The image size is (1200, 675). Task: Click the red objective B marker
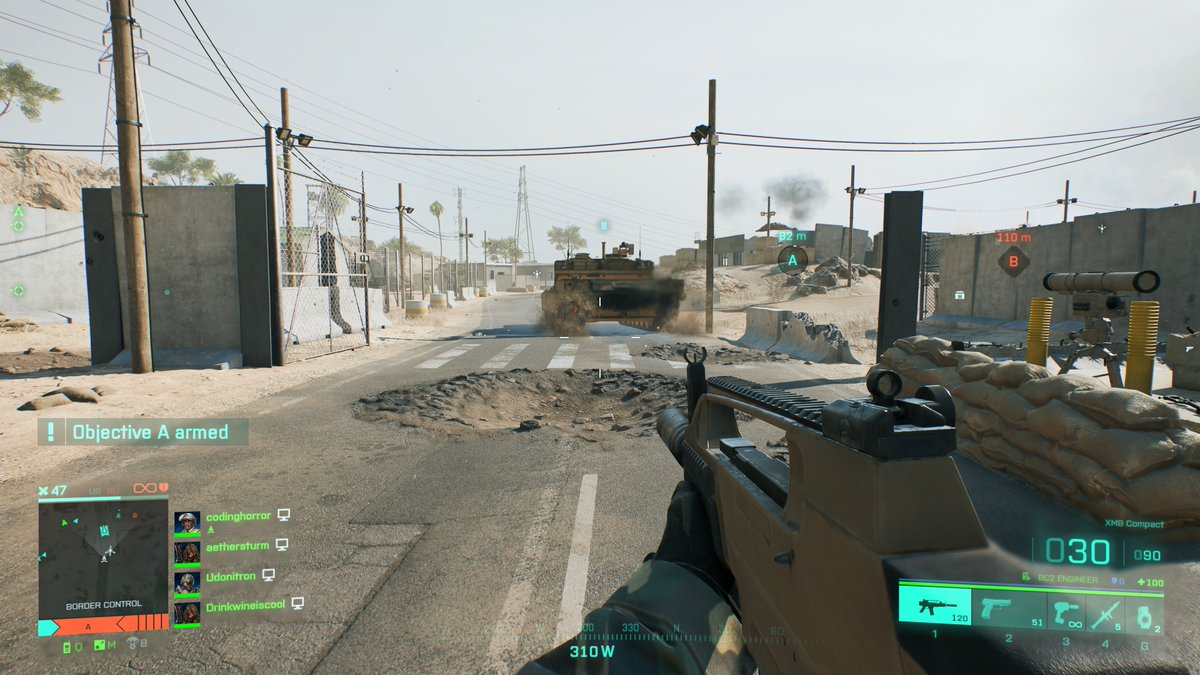coord(1013,262)
